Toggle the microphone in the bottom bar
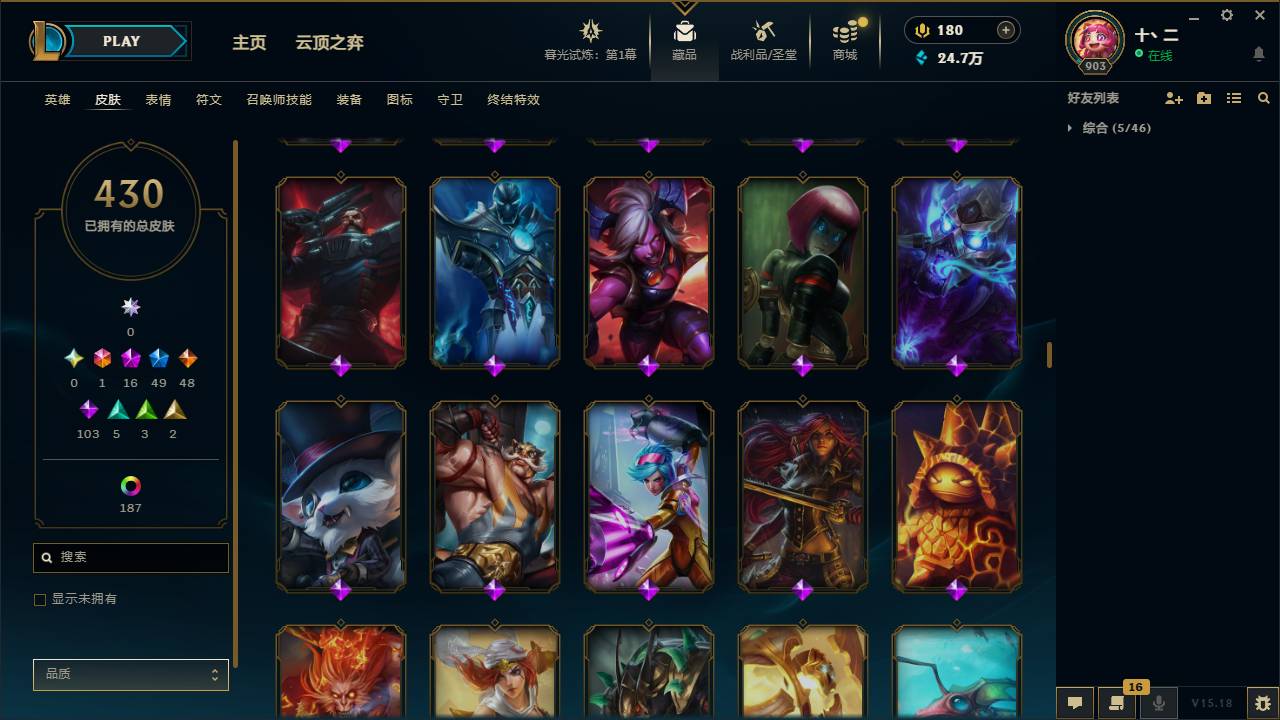Screen dimensions: 1280x720 (1159, 704)
